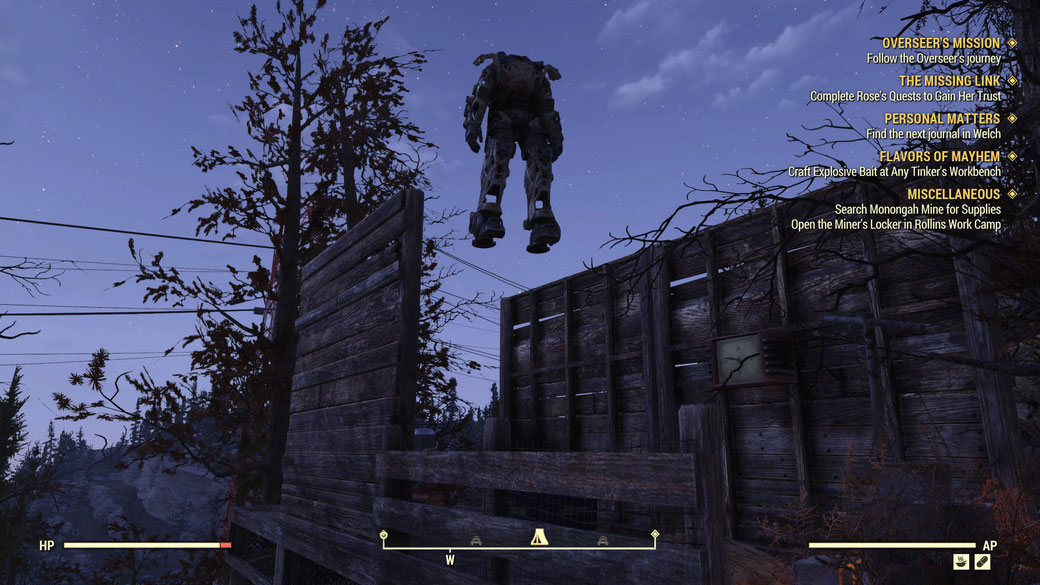Choose the Personal Matters quest entry
Image resolution: width=1040 pixels, height=585 pixels.
pos(941,119)
